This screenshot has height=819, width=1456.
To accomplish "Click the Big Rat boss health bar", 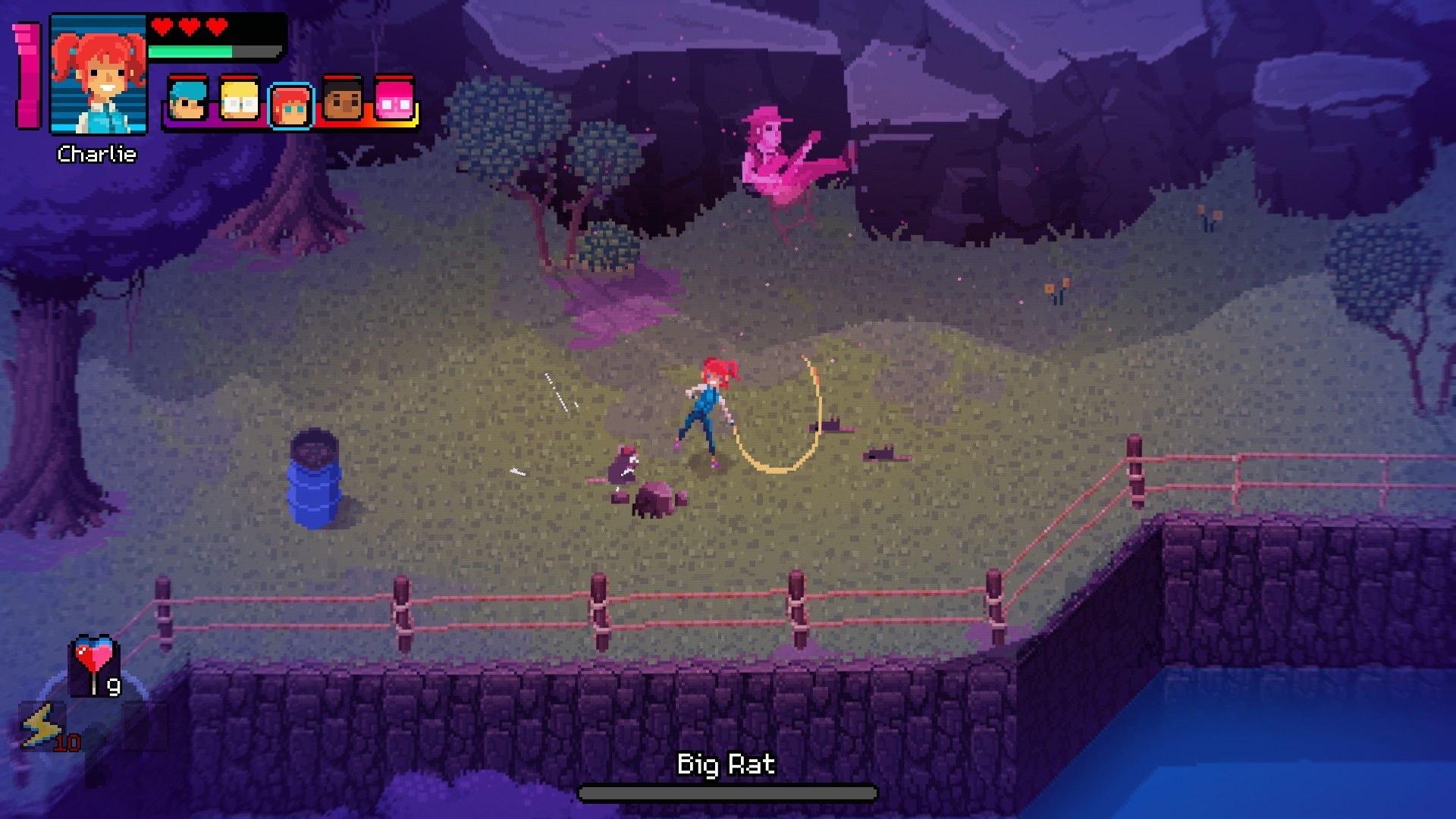I will pos(726,793).
